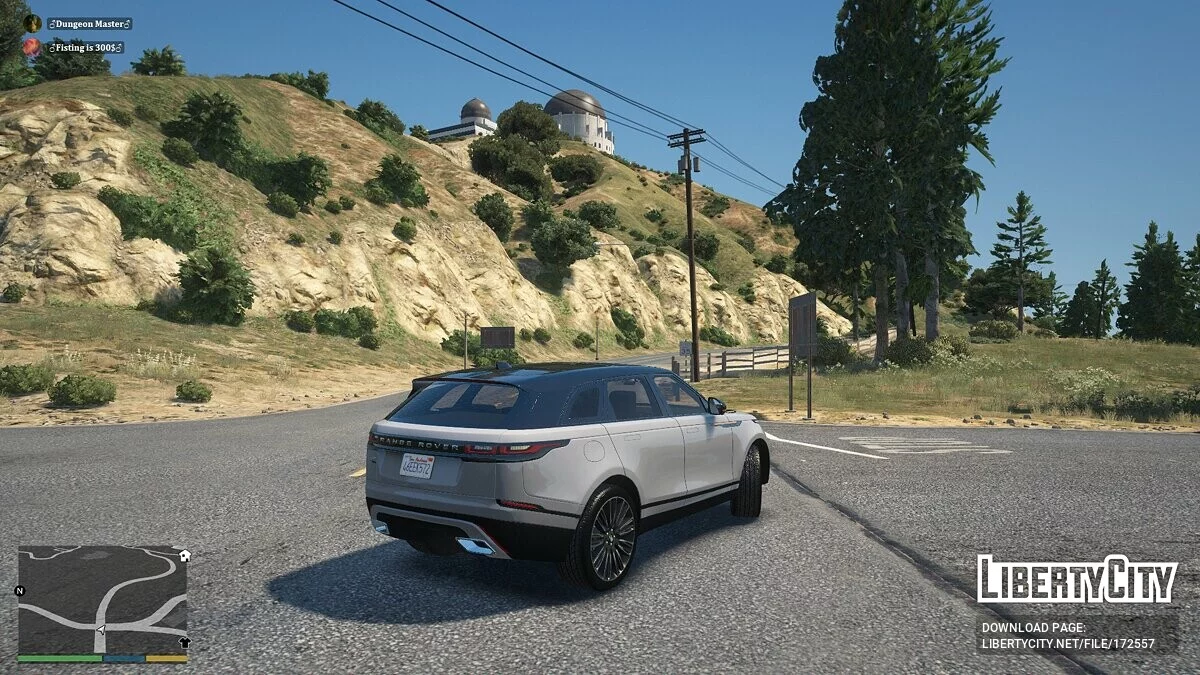Click the north compass indicator on minimap
The image size is (1200, 675).
click(x=19, y=591)
